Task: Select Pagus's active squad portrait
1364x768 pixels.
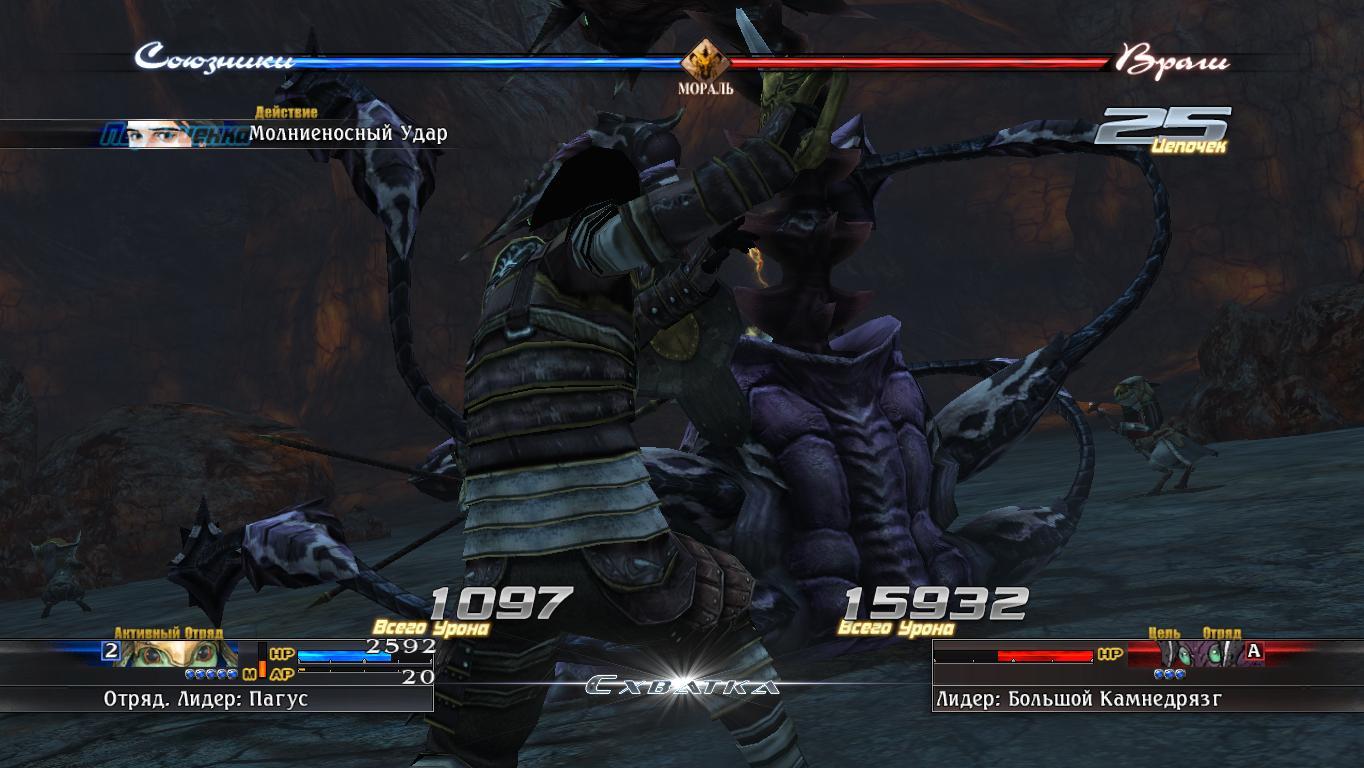Action: (180, 653)
